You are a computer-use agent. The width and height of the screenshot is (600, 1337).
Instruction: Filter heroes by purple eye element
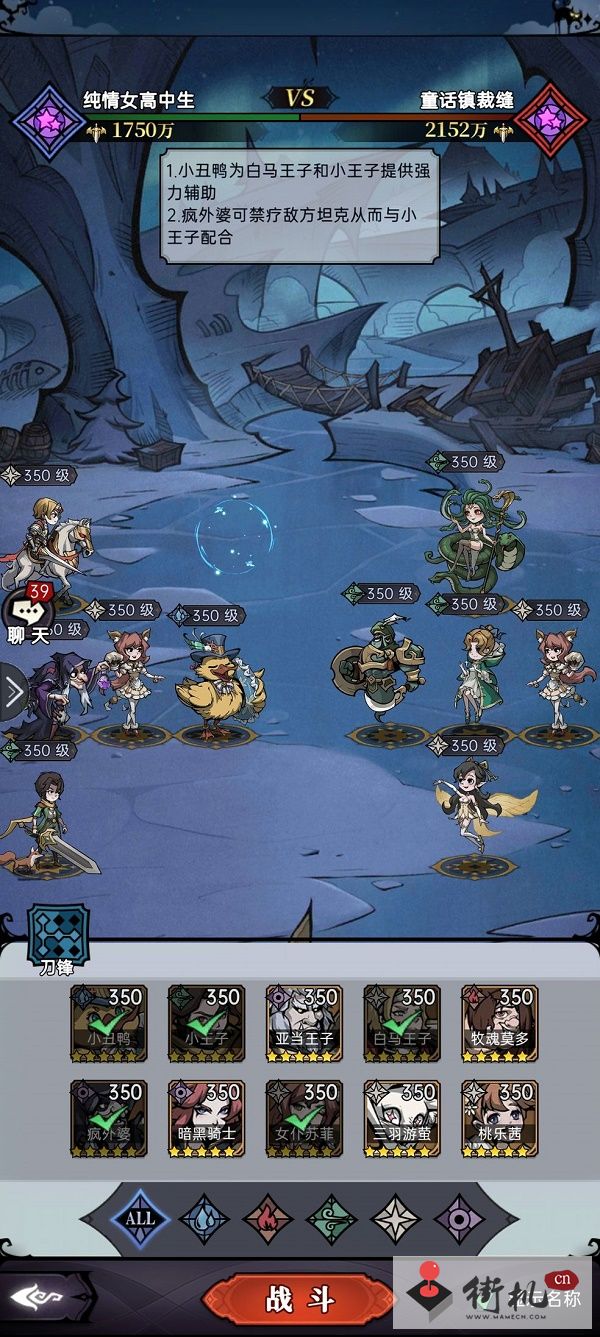tap(460, 1219)
